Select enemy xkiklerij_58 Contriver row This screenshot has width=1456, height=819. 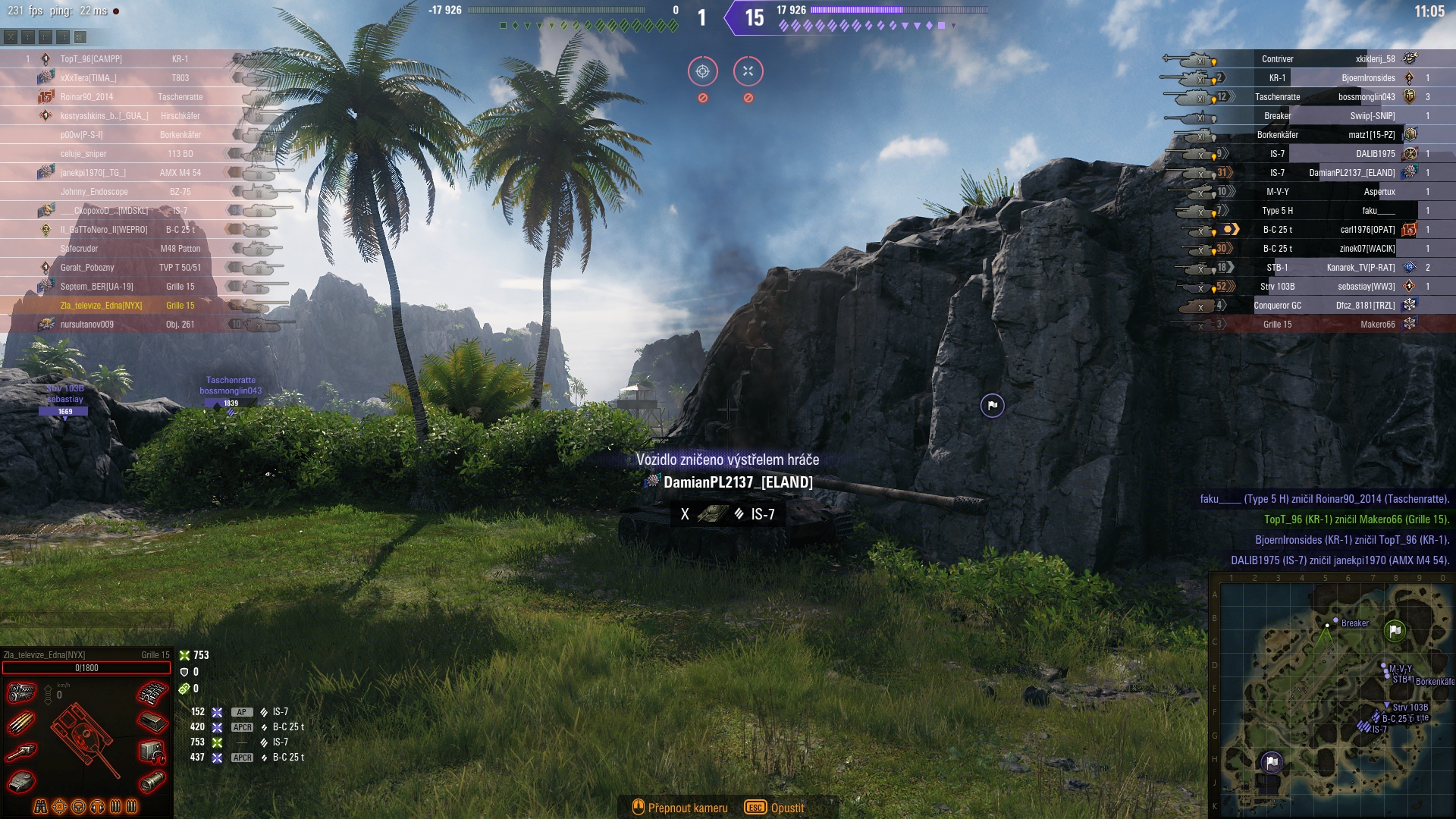click(1327, 59)
